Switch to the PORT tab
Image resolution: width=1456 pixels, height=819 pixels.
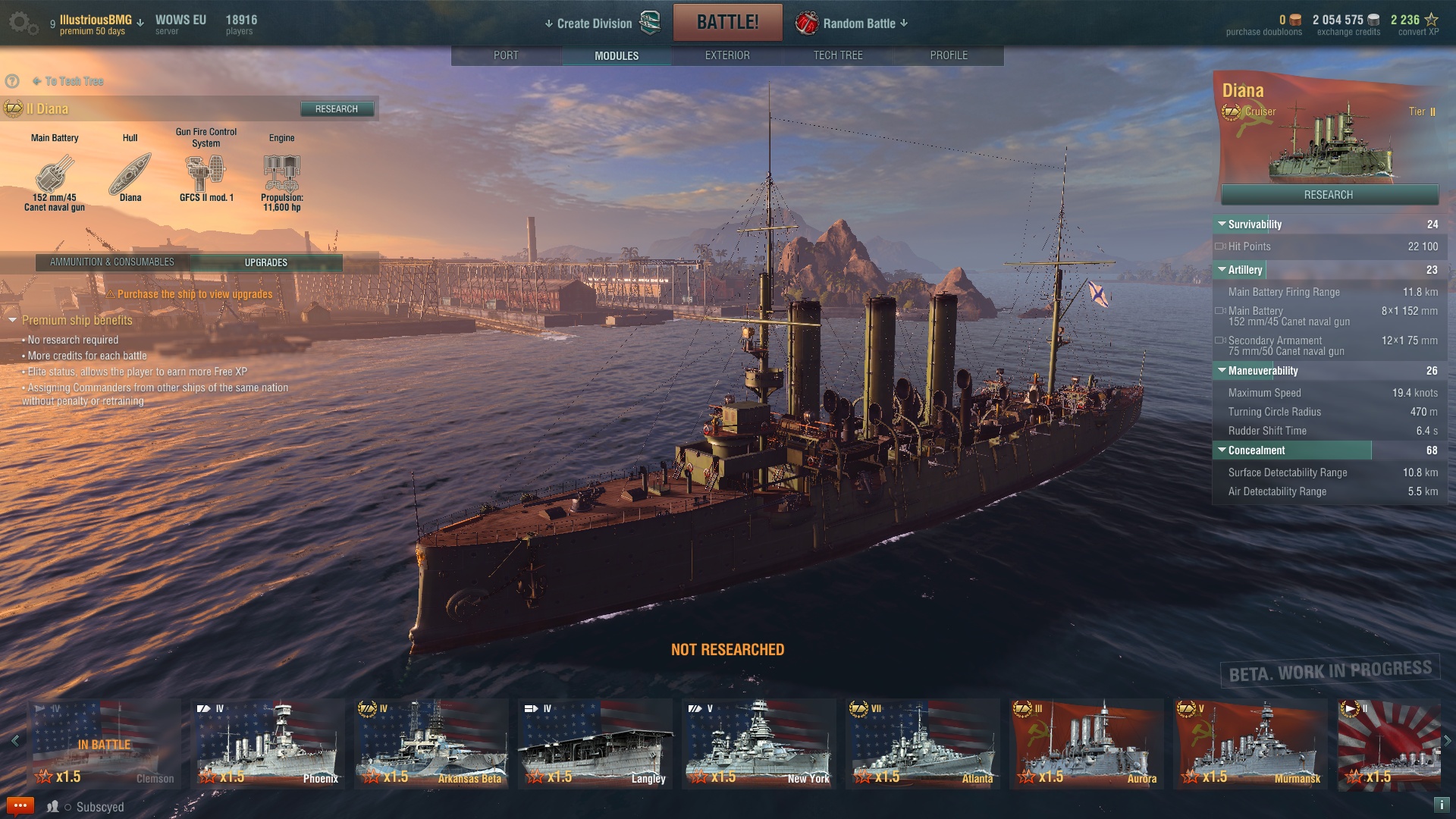[x=506, y=55]
